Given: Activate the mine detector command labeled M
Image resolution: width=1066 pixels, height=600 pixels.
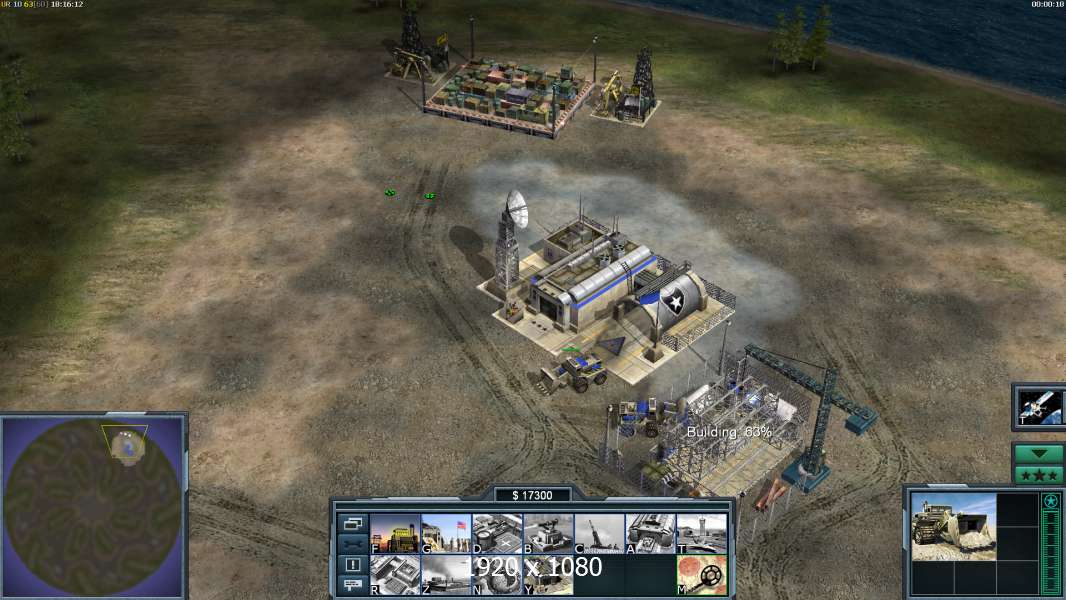Looking at the screenshot, I should click(701, 575).
